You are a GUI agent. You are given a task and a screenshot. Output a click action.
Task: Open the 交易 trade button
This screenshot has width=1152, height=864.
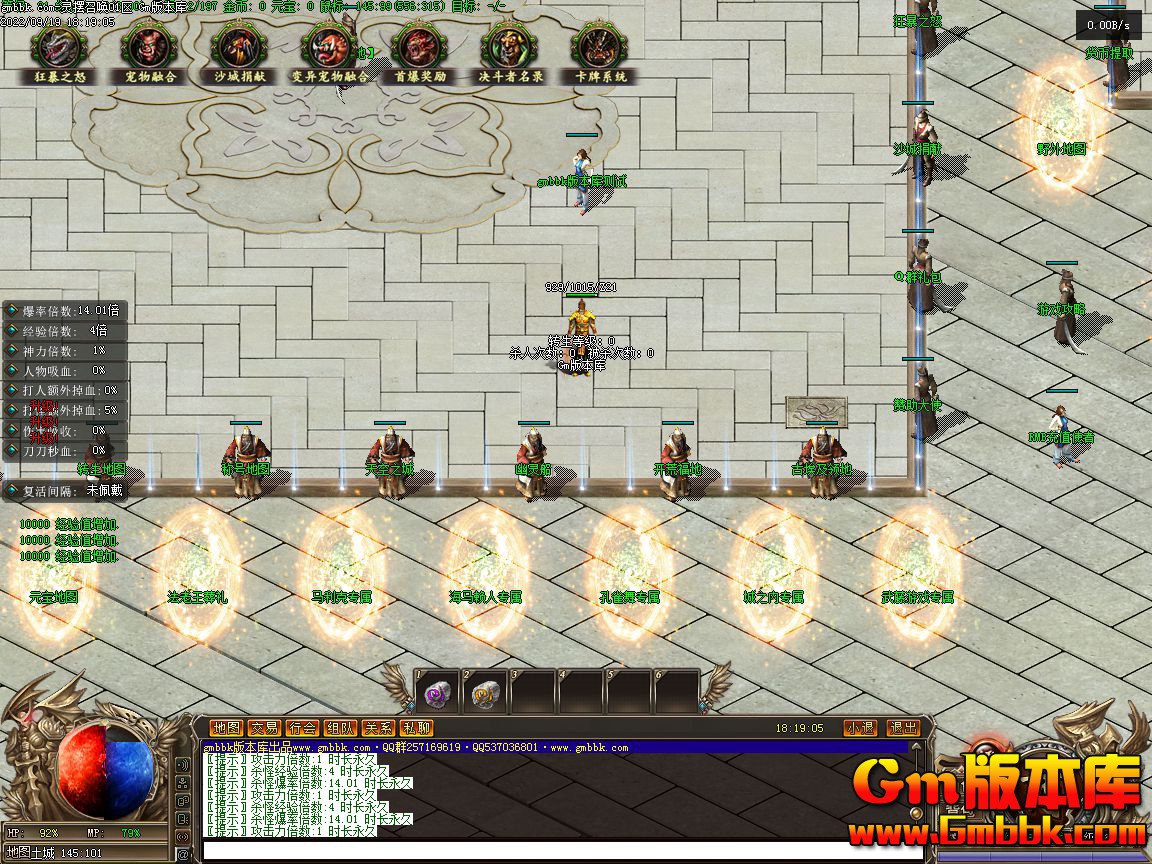[x=264, y=728]
